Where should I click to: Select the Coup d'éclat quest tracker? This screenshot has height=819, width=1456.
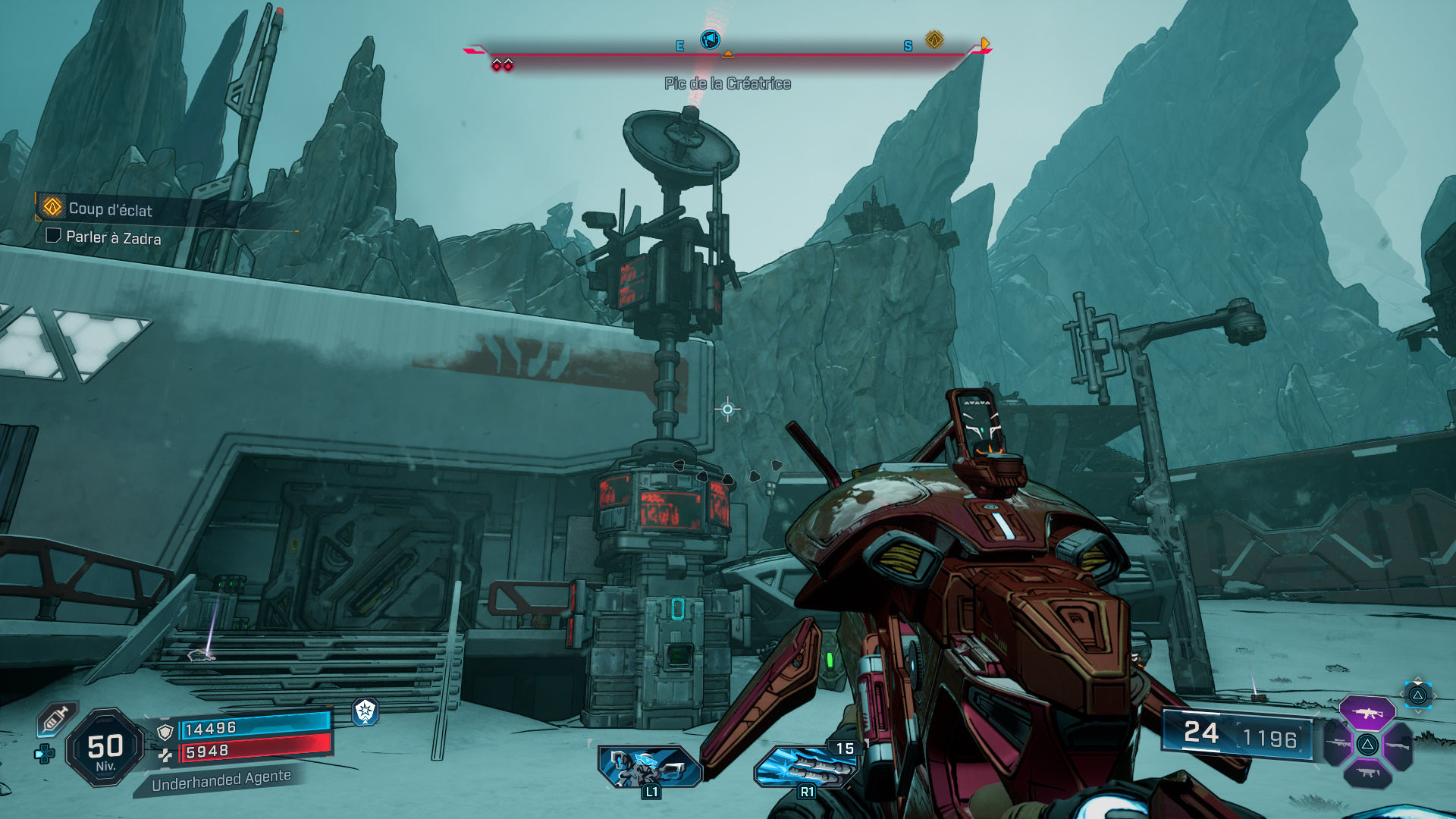pyautogui.click(x=109, y=209)
